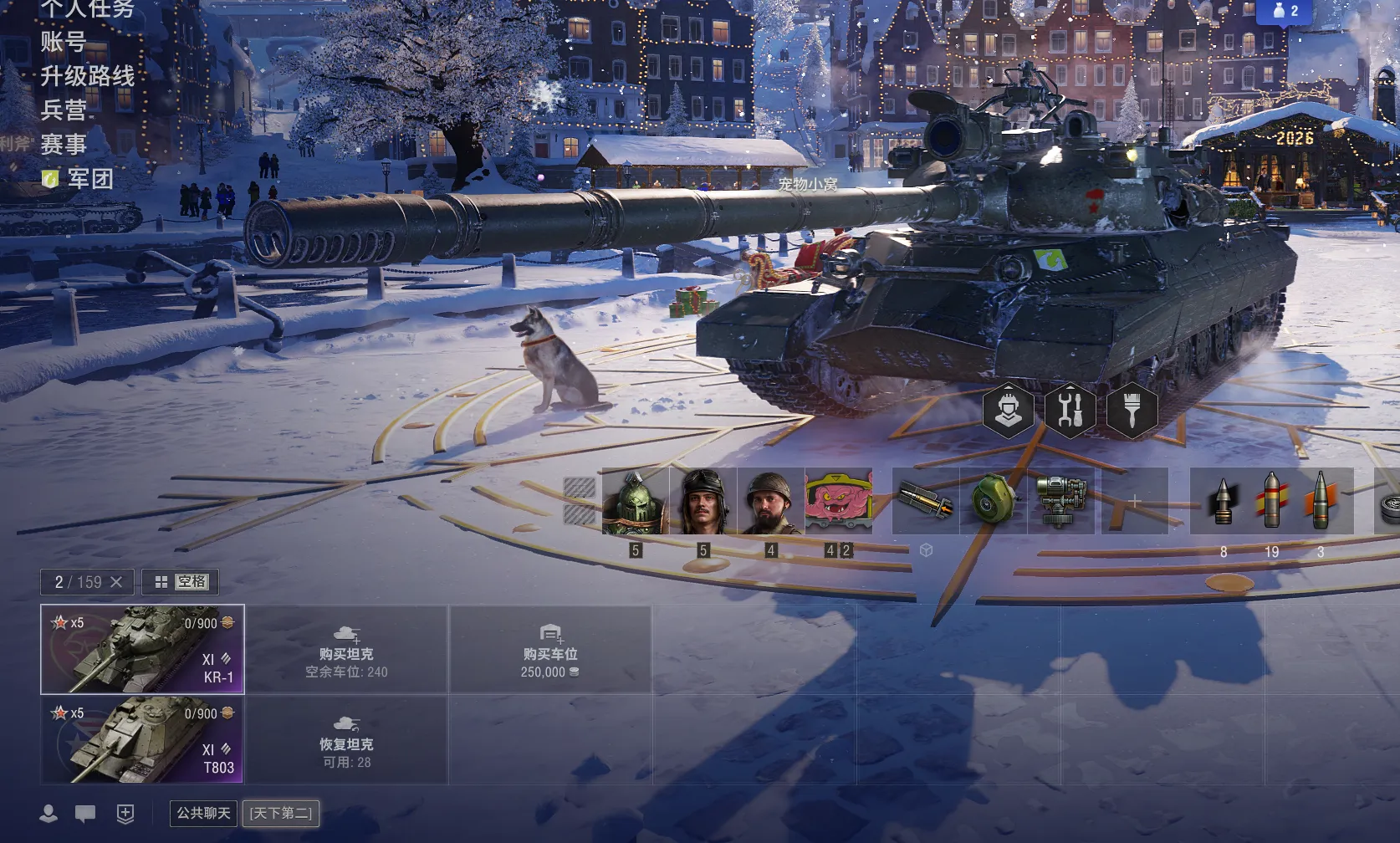Select the T803 tank in the carousel

coord(142,740)
